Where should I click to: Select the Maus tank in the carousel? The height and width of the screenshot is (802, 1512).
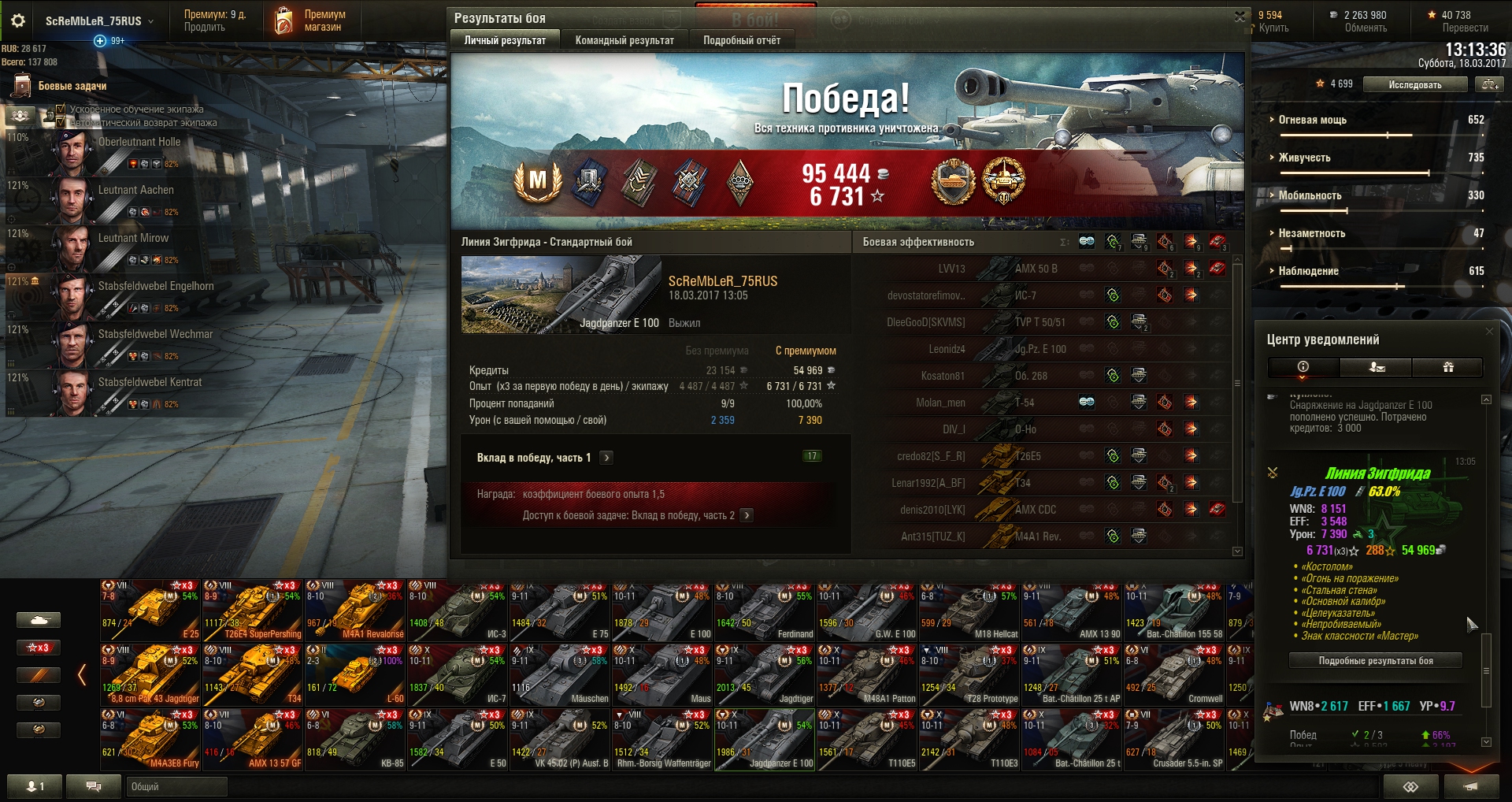pos(662,676)
